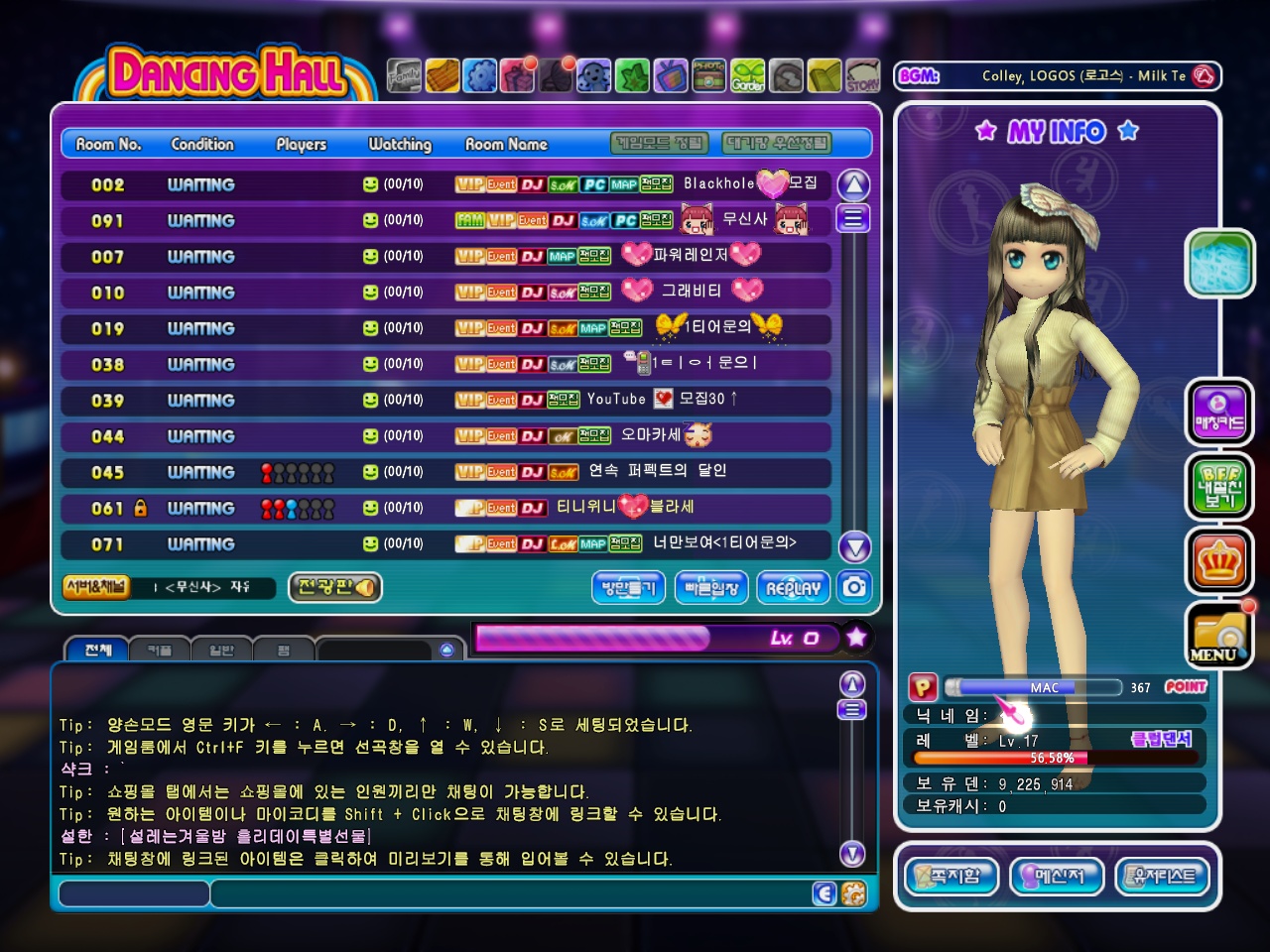The width and height of the screenshot is (1270, 952).
Task: Open the 메신저 messenger
Action: tap(1056, 877)
